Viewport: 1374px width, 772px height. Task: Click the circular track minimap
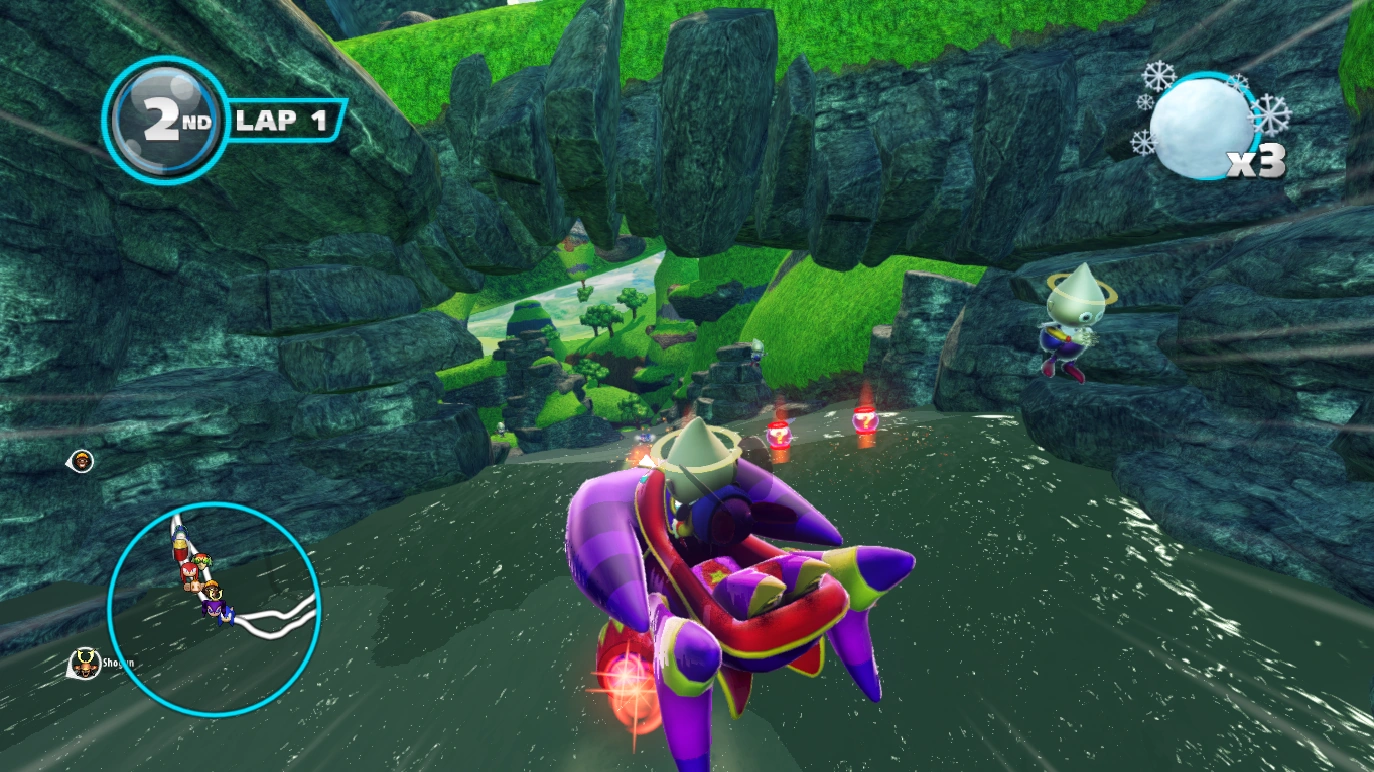(213, 608)
